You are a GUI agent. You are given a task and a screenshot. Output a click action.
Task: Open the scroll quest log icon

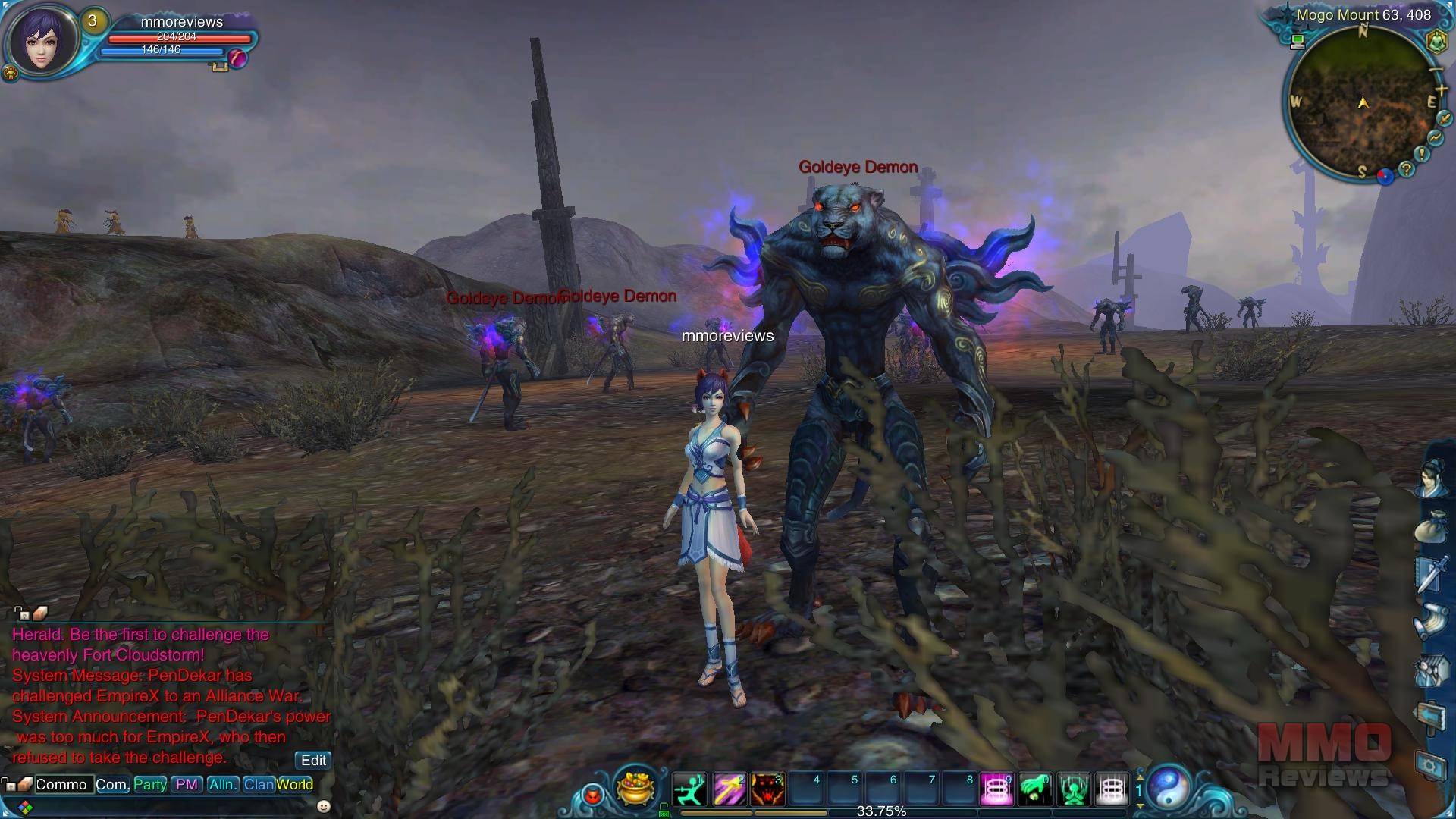tap(1432, 622)
